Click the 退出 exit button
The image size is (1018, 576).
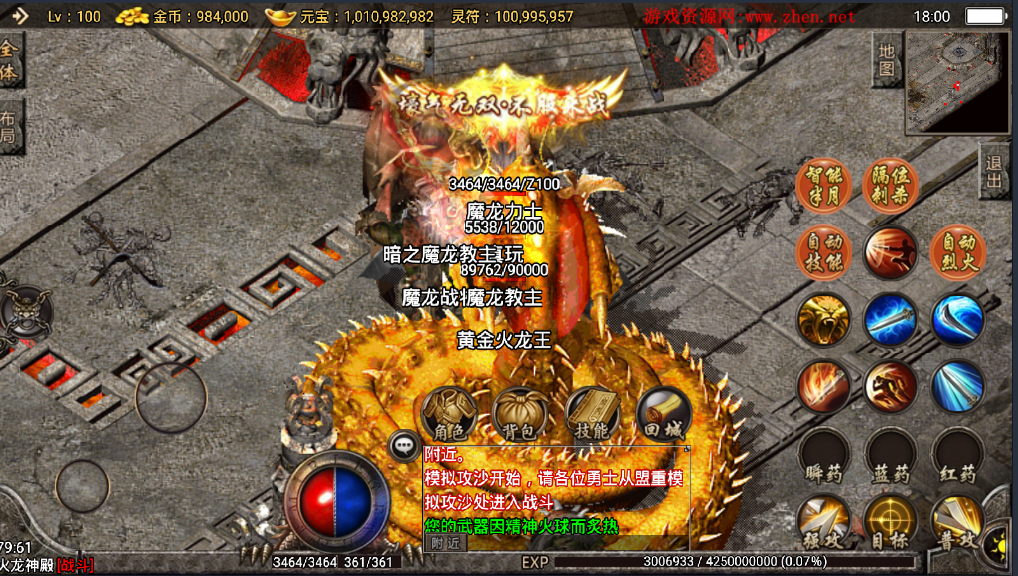pyautogui.click(x=995, y=172)
